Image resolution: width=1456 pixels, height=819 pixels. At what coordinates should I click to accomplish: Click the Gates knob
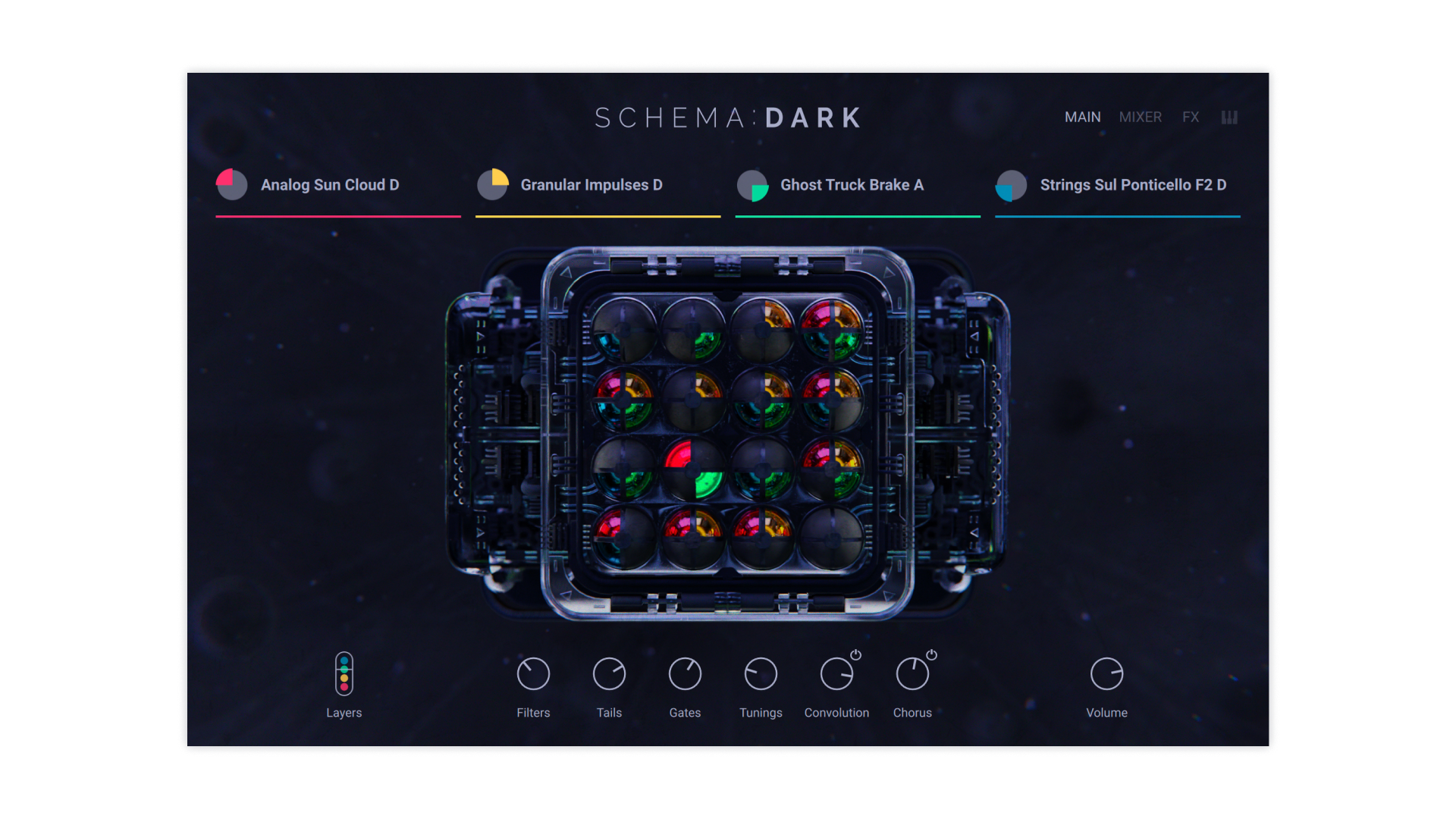pos(685,673)
